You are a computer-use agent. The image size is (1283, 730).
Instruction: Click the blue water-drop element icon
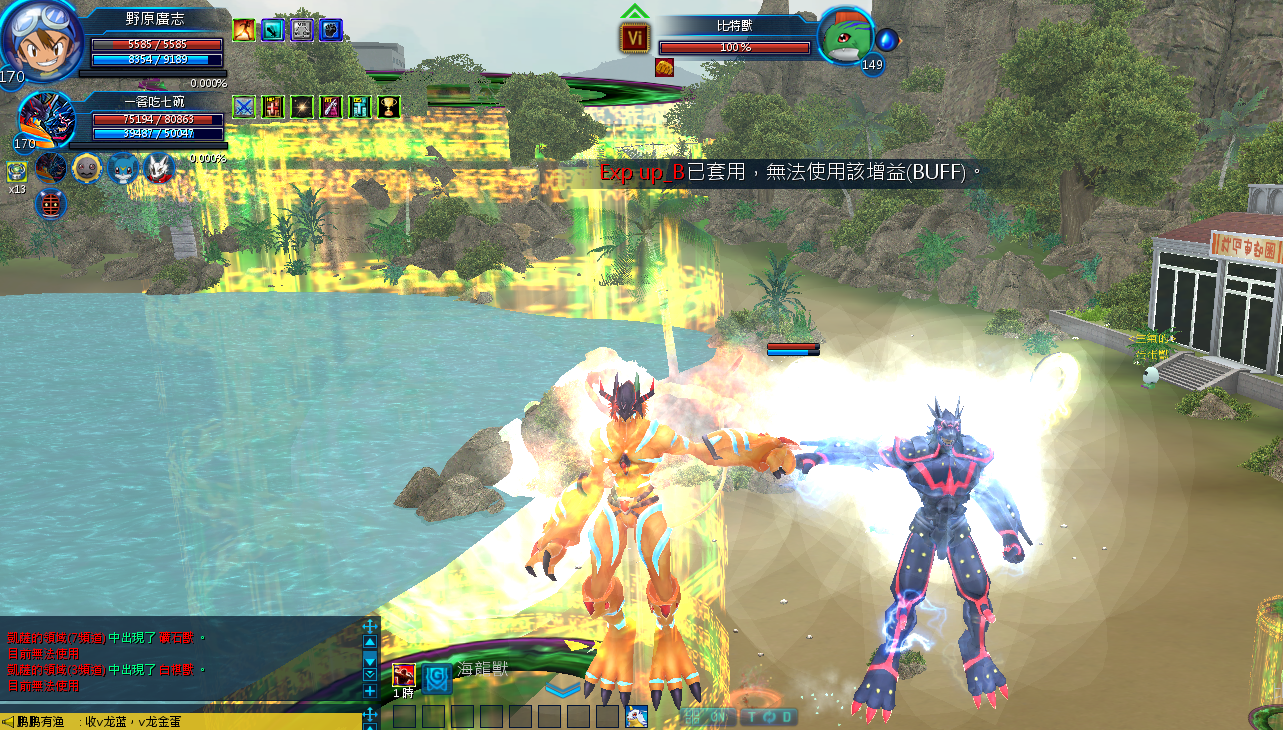[x=886, y=40]
